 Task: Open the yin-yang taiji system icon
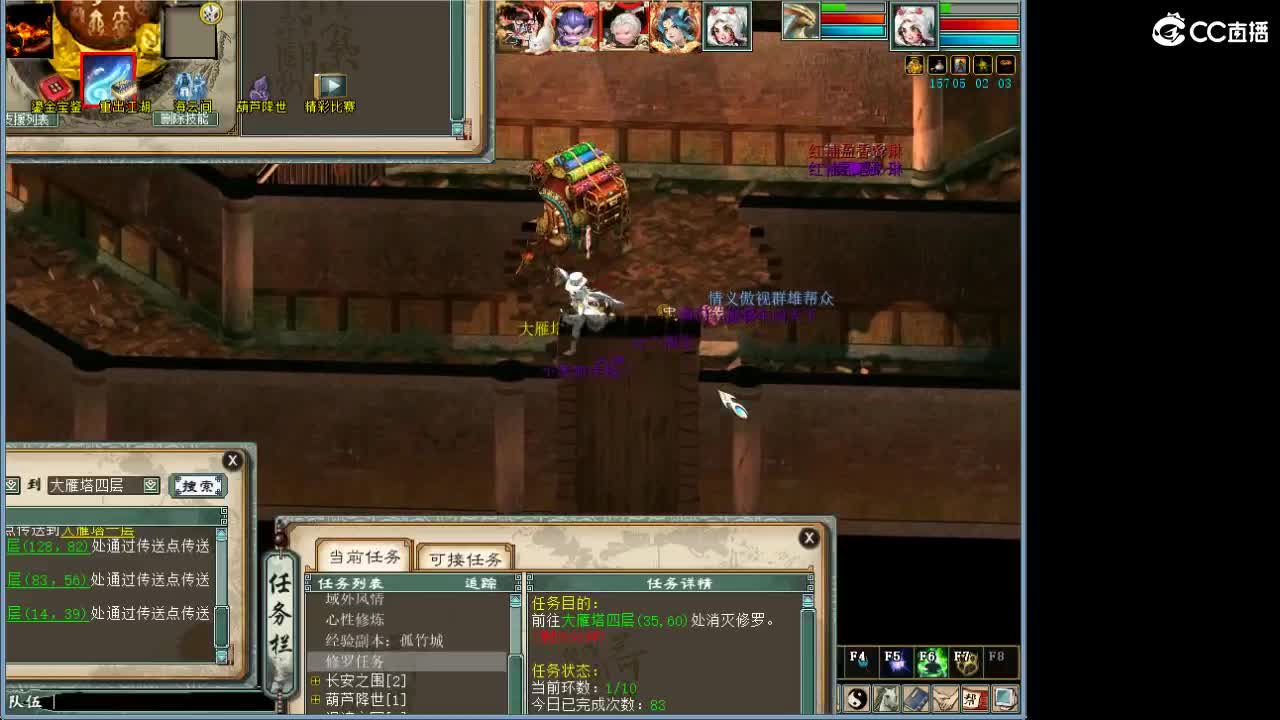[x=855, y=697]
